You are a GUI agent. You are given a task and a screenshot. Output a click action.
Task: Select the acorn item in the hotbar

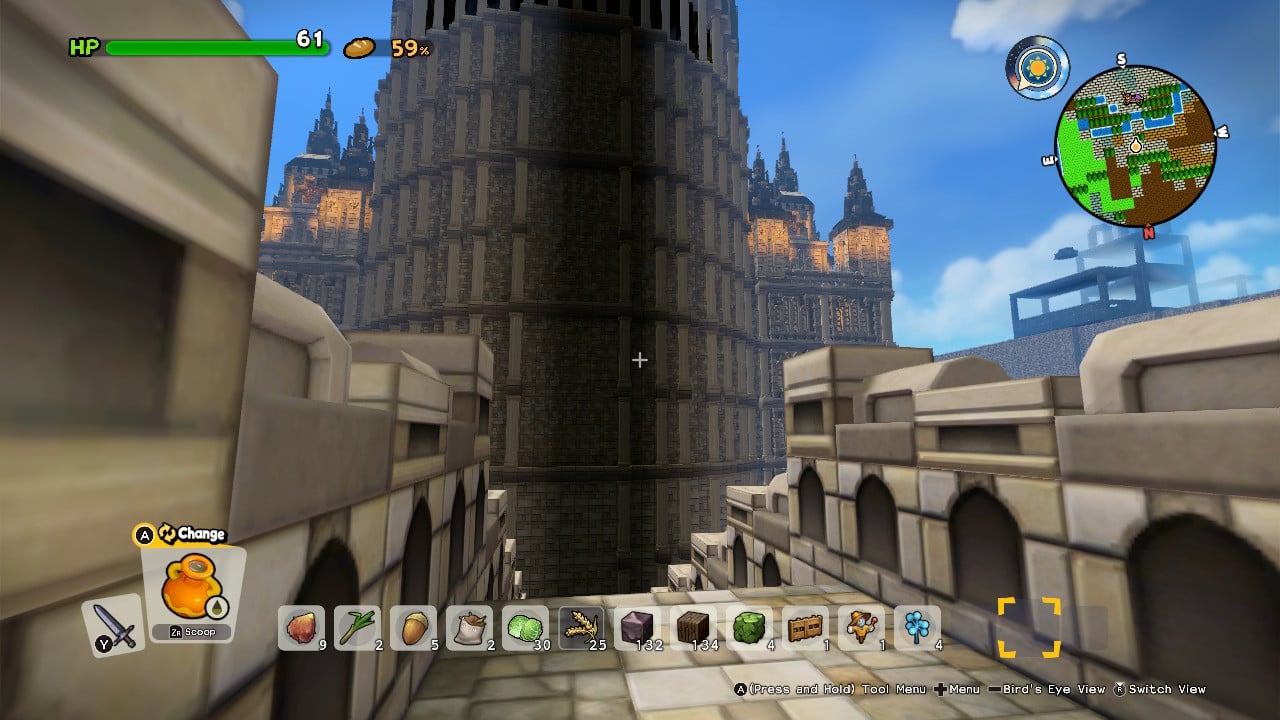click(x=413, y=628)
